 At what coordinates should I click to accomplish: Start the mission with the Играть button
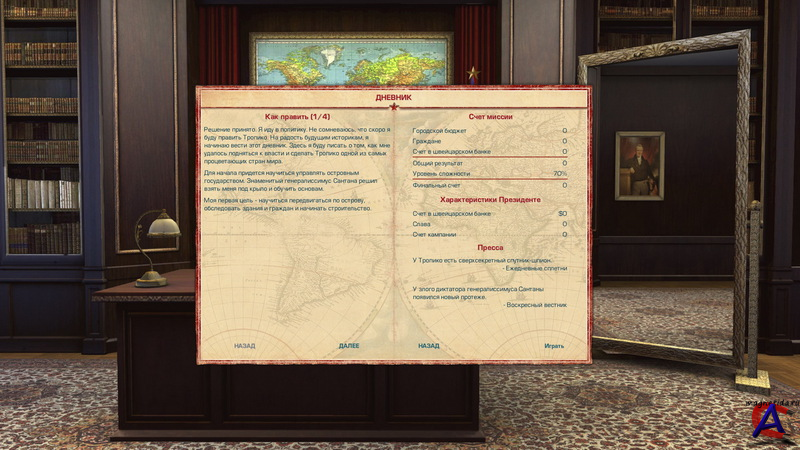(x=554, y=346)
